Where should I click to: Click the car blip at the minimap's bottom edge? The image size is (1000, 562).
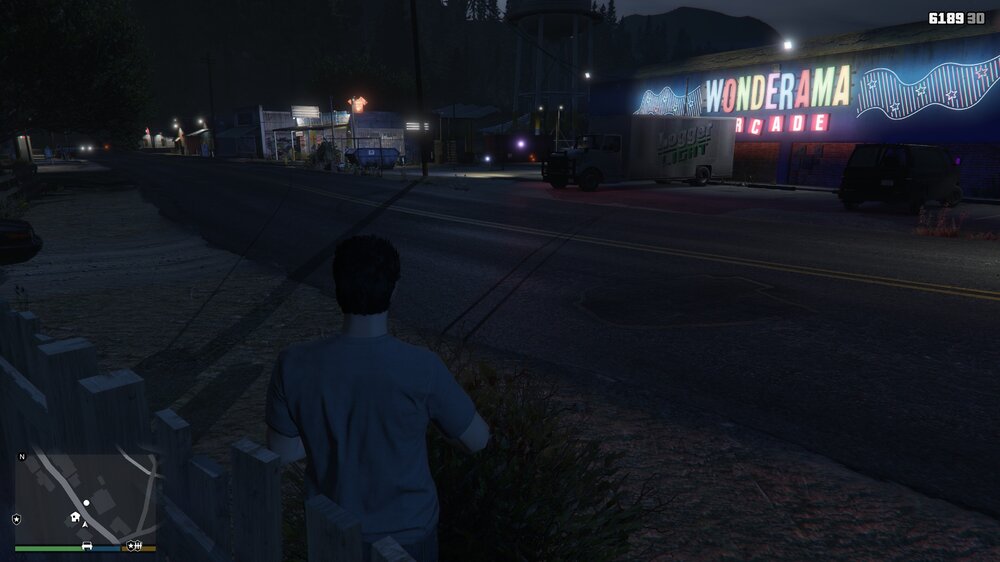pyautogui.click(x=87, y=546)
